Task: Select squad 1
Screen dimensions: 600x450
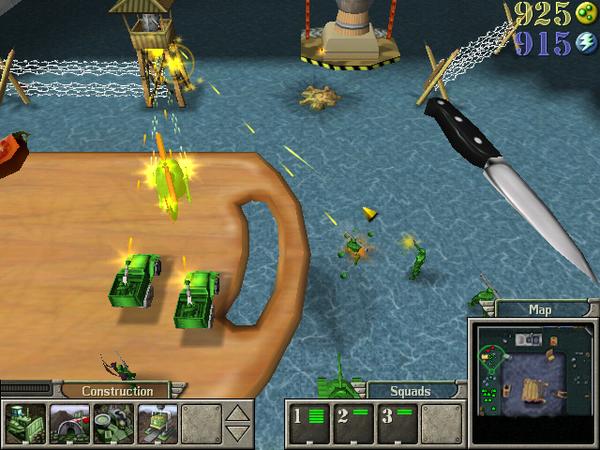Action: pos(309,423)
